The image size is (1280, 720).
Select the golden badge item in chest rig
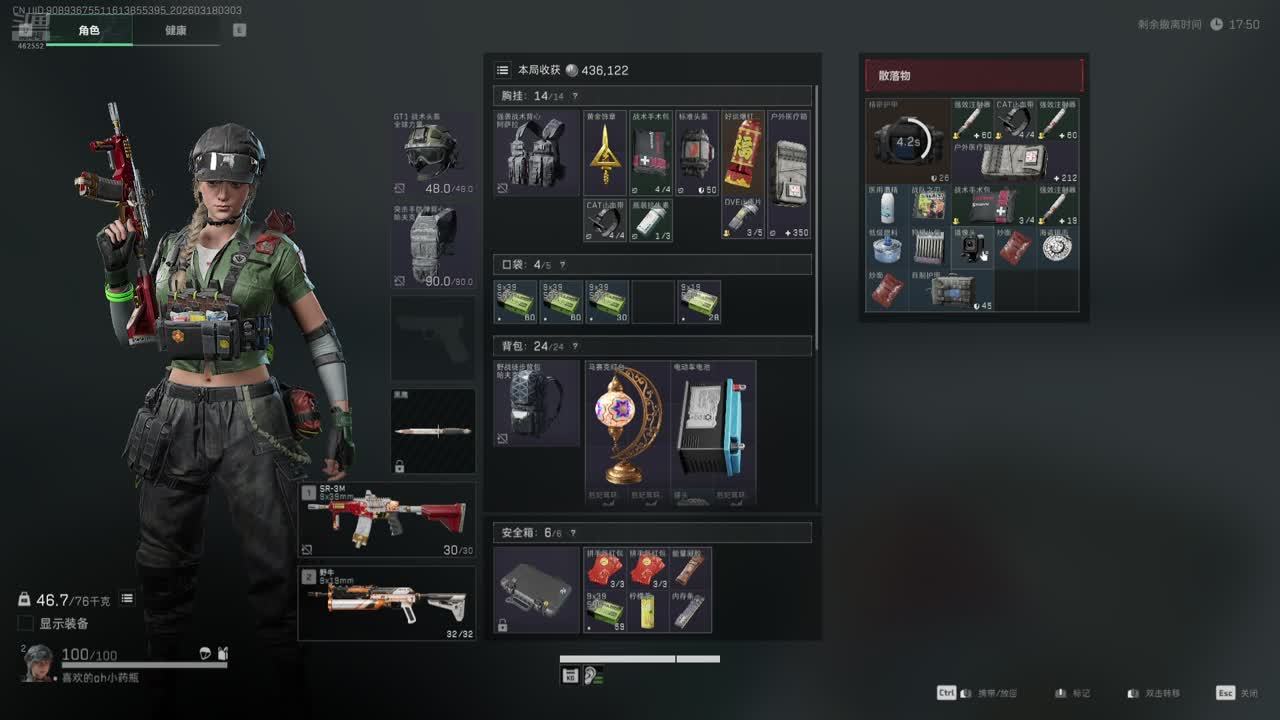(x=604, y=152)
